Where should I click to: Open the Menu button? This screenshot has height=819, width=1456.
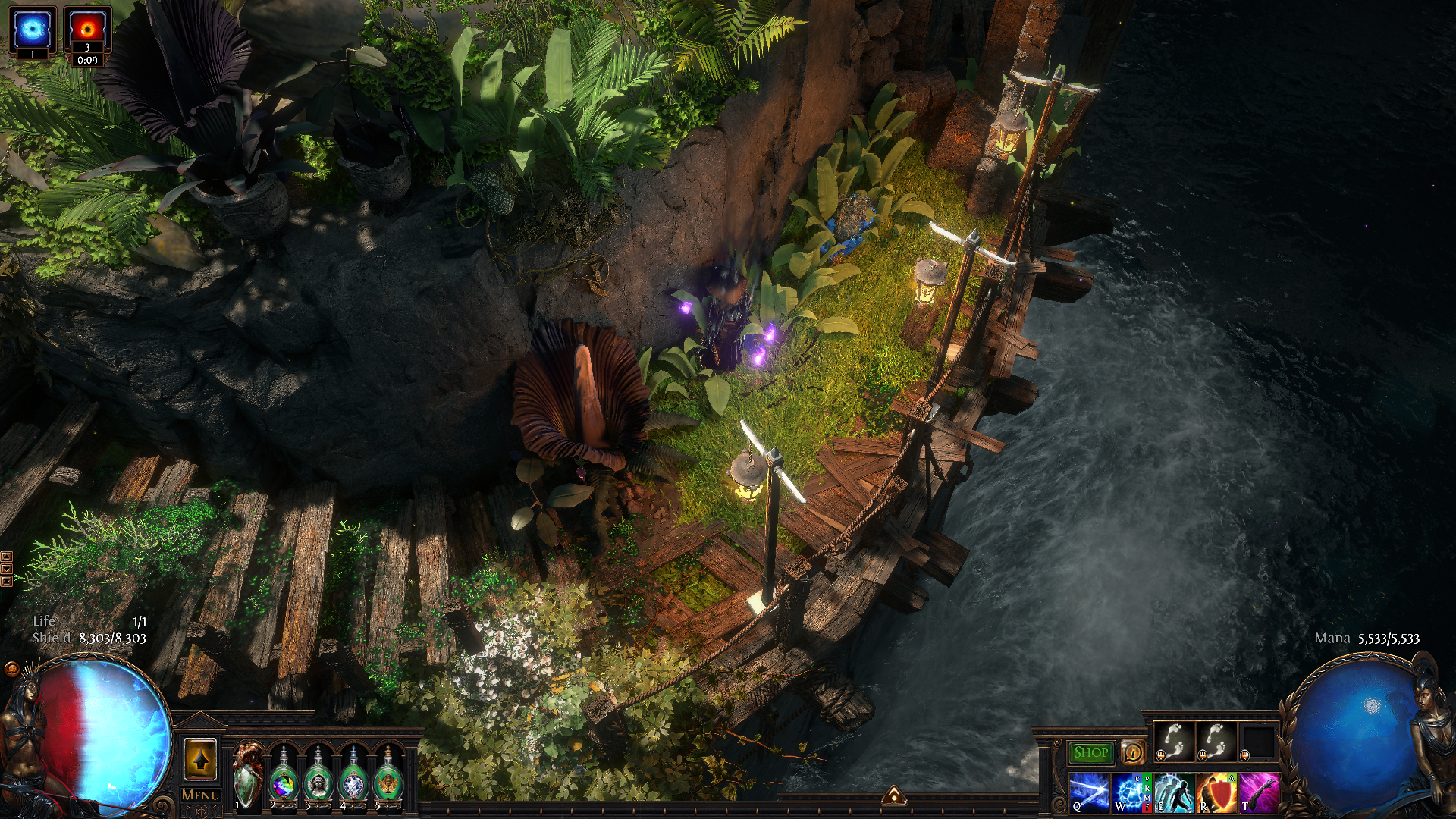(x=201, y=795)
